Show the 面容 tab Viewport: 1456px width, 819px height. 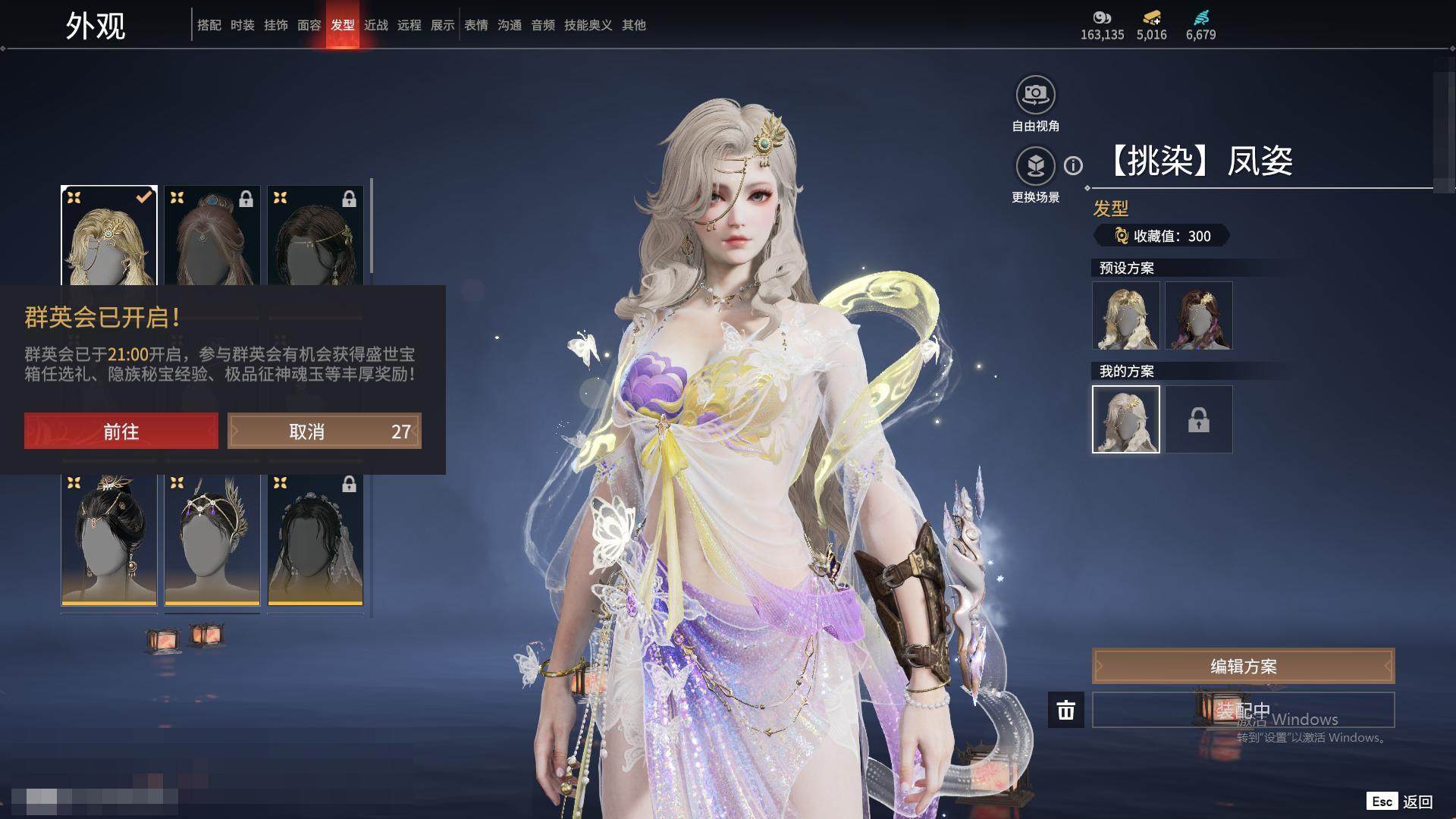pyautogui.click(x=309, y=25)
